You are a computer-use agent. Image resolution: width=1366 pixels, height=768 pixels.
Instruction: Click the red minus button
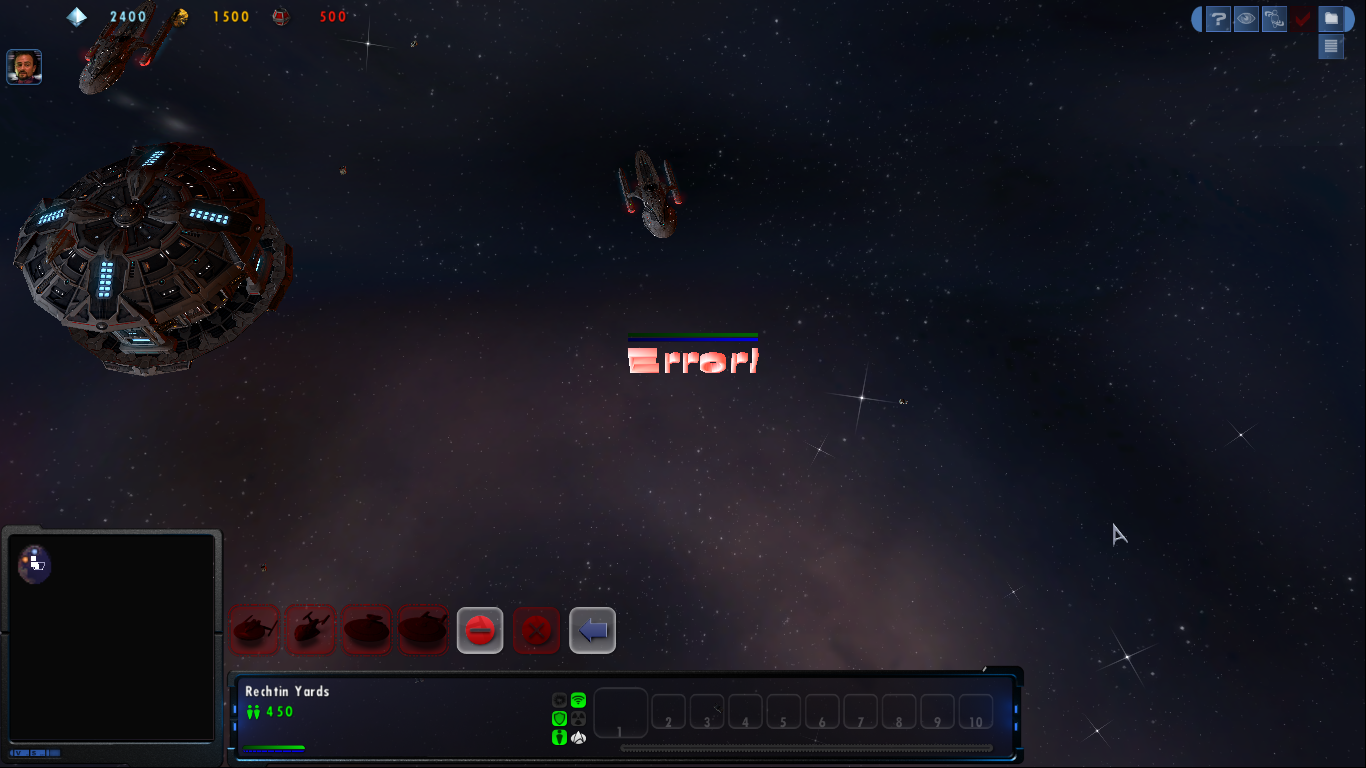(x=480, y=631)
